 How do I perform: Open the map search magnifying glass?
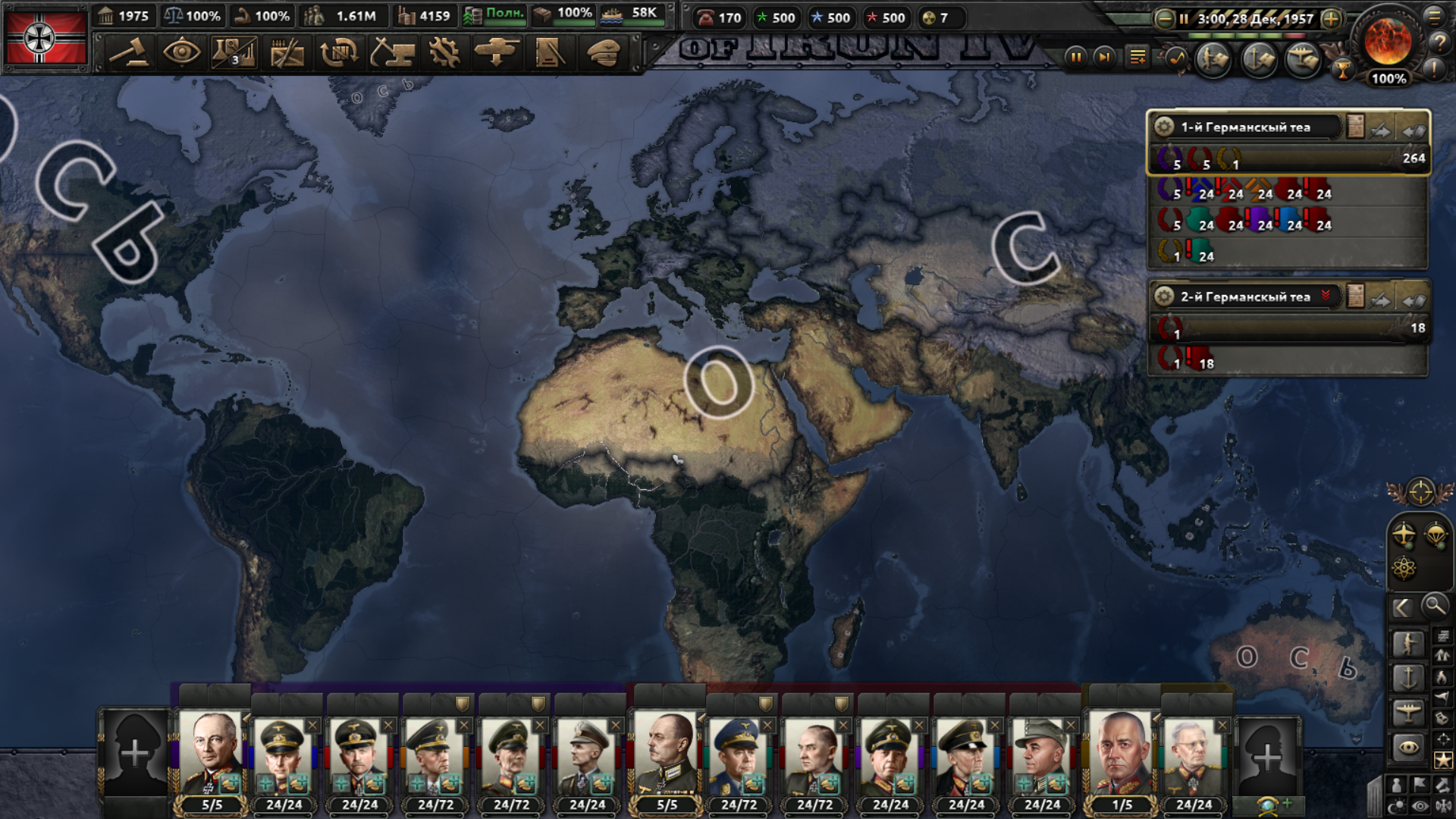click(1434, 606)
